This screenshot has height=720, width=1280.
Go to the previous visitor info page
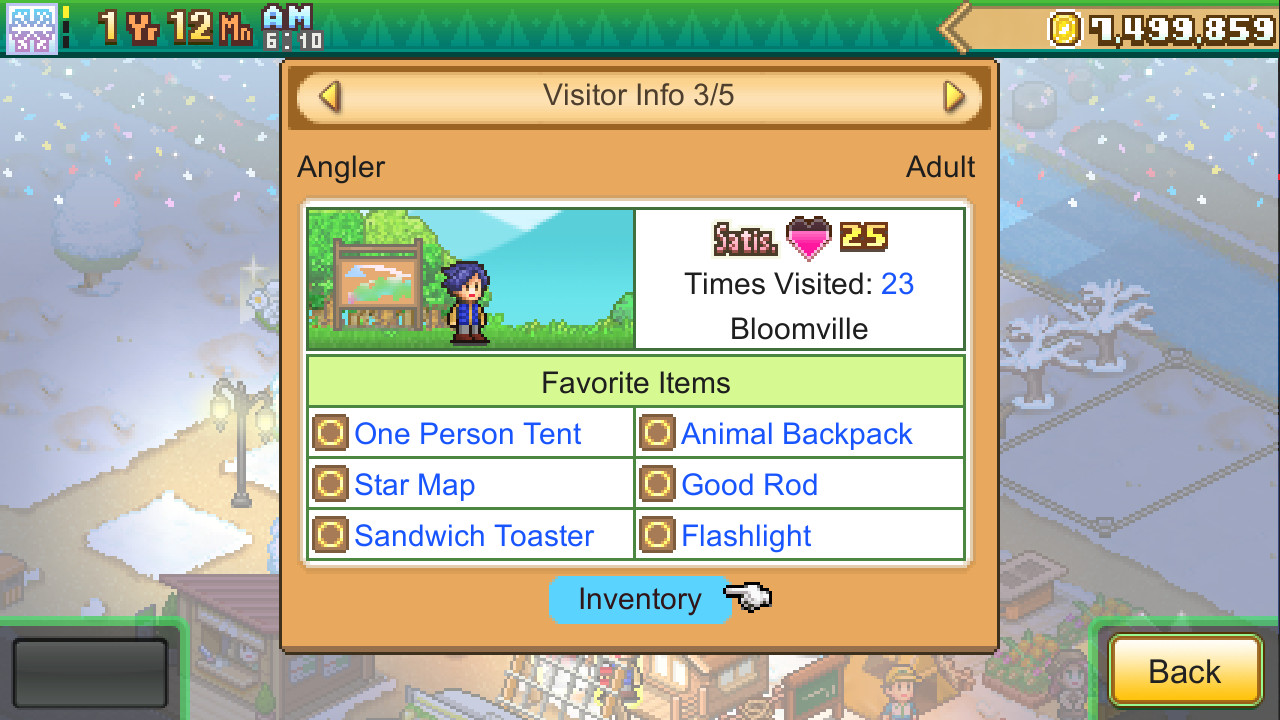[329, 97]
